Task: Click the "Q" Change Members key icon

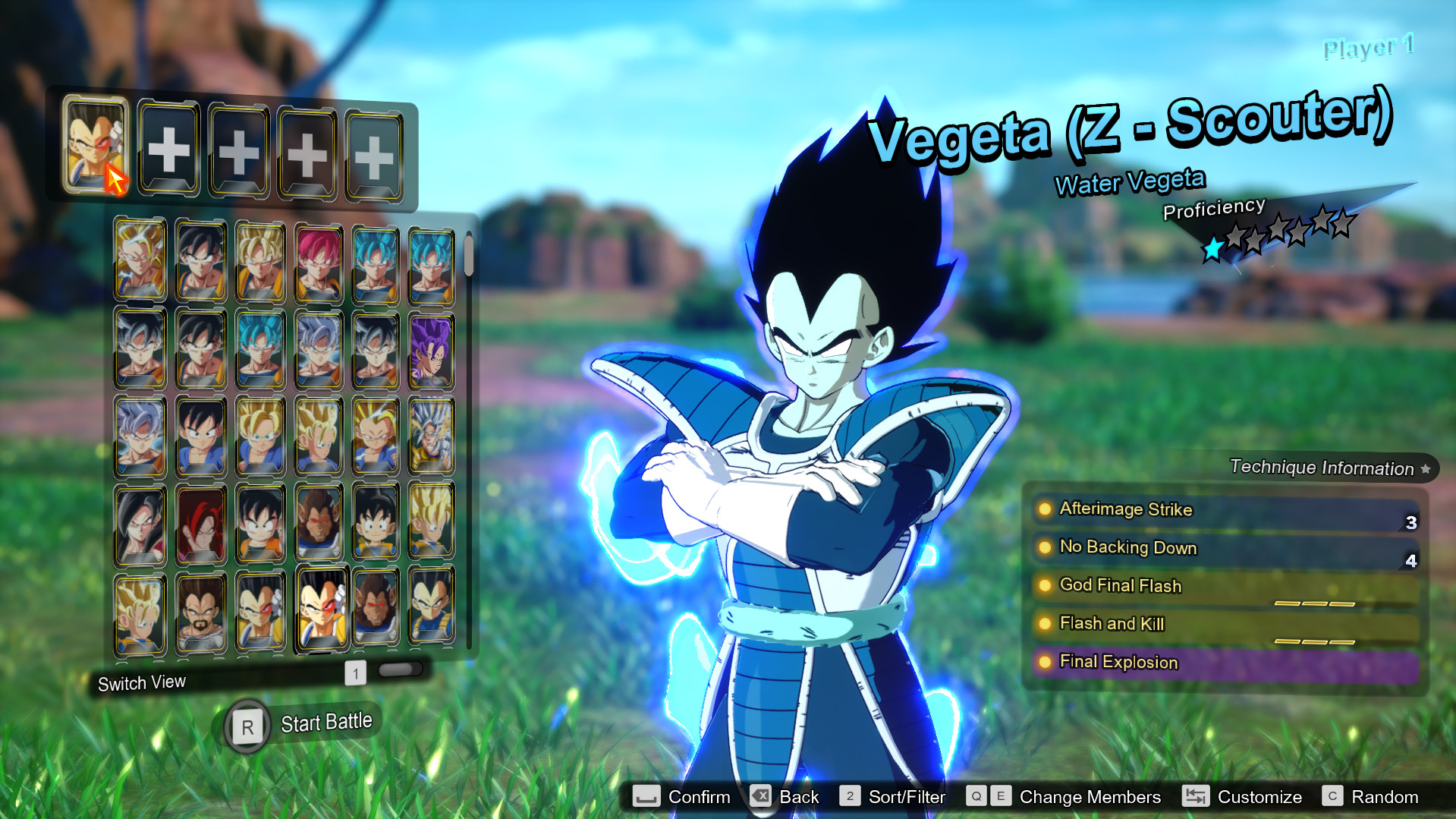Action: (976, 797)
